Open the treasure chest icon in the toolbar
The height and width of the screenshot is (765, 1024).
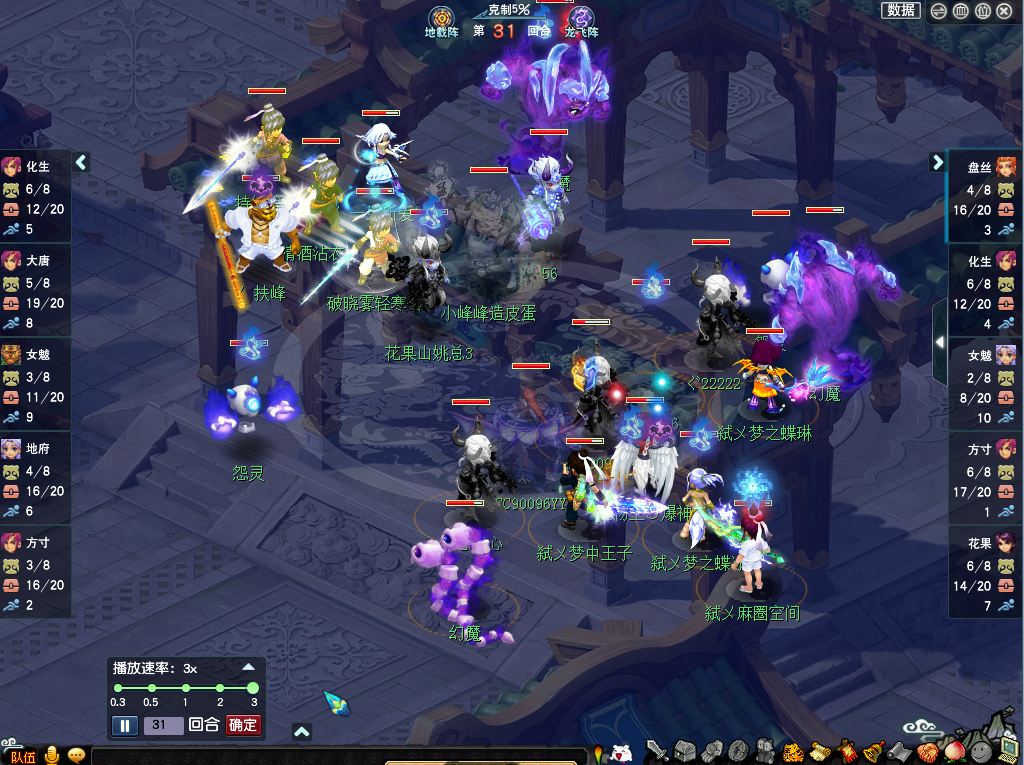(x=684, y=751)
